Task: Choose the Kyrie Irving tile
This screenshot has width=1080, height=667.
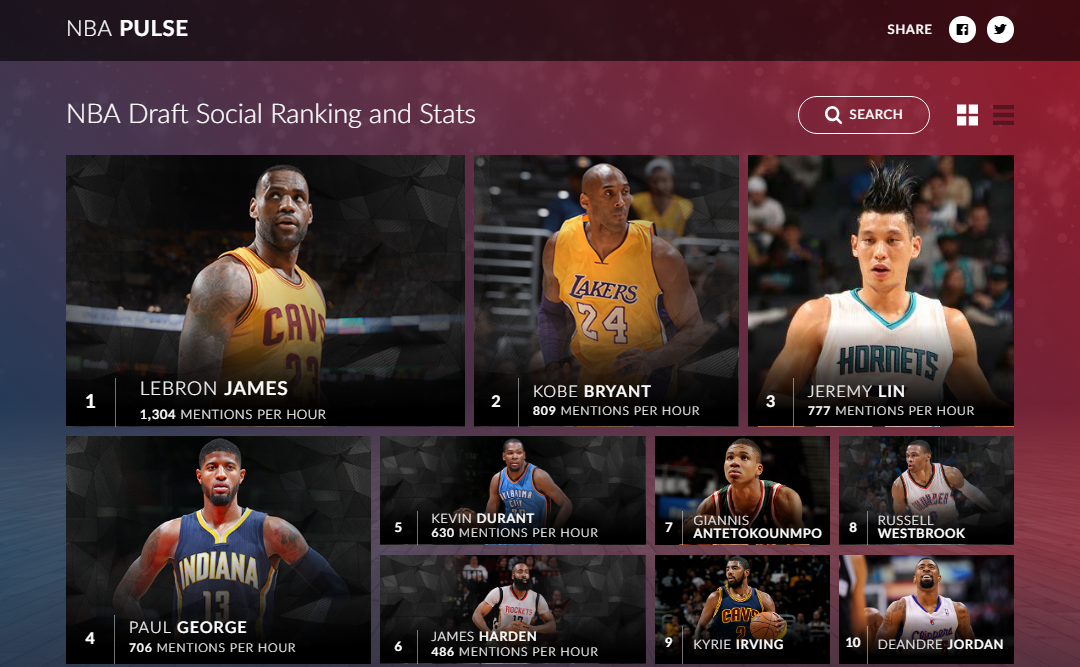Action: point(742,609)
